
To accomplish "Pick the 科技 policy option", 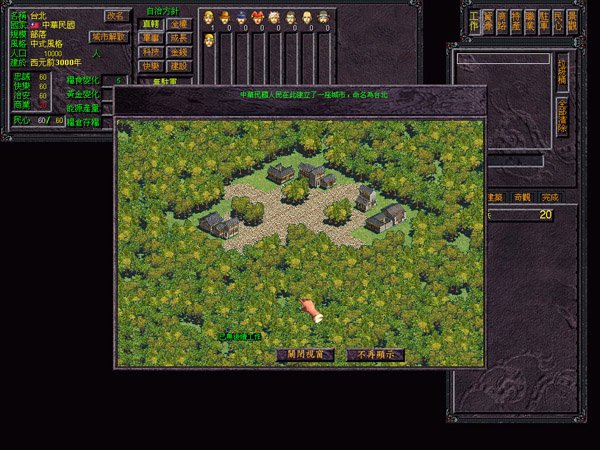I will [x=151, y=51].
